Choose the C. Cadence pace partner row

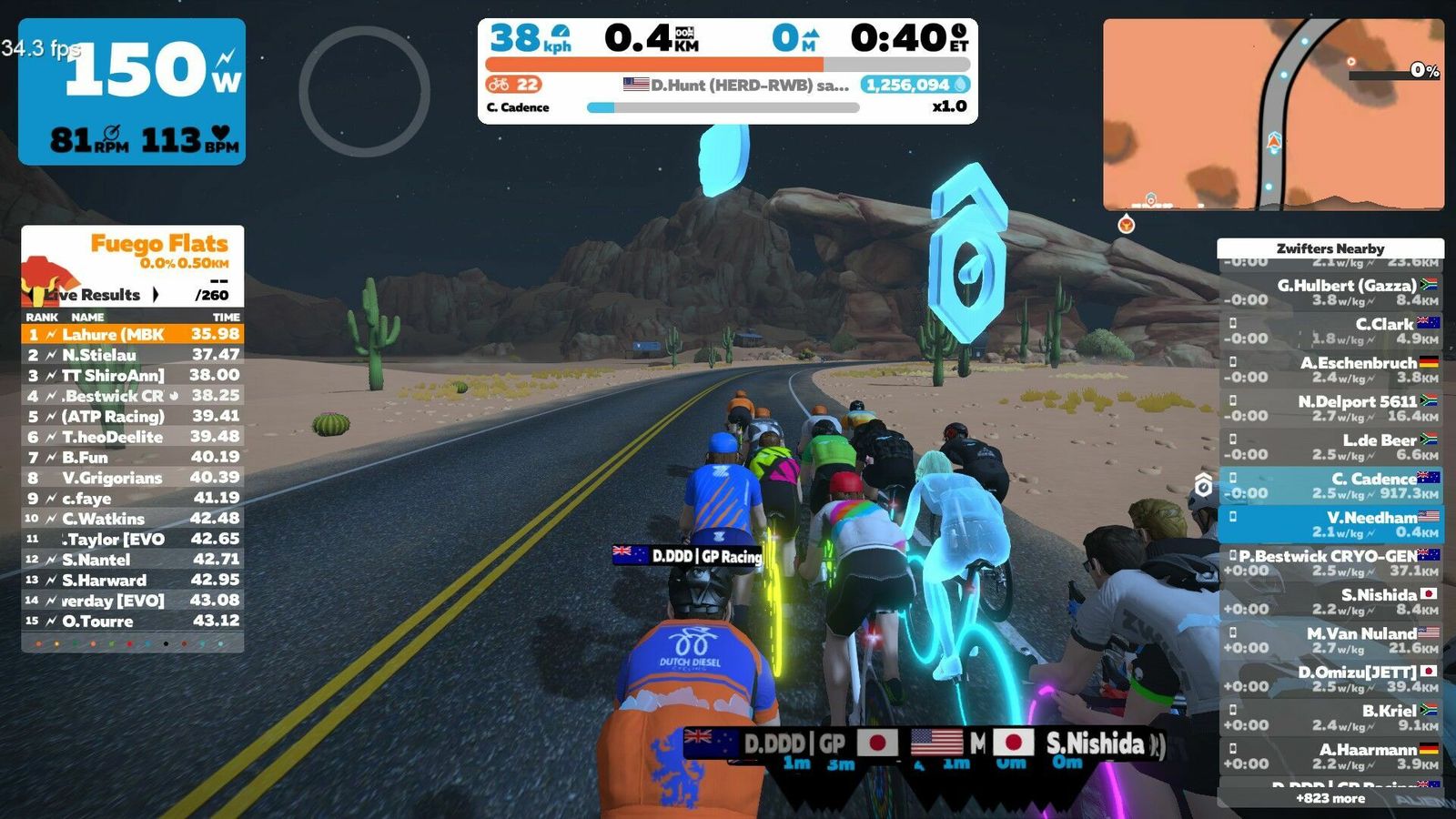click(x=1330, y=486)
